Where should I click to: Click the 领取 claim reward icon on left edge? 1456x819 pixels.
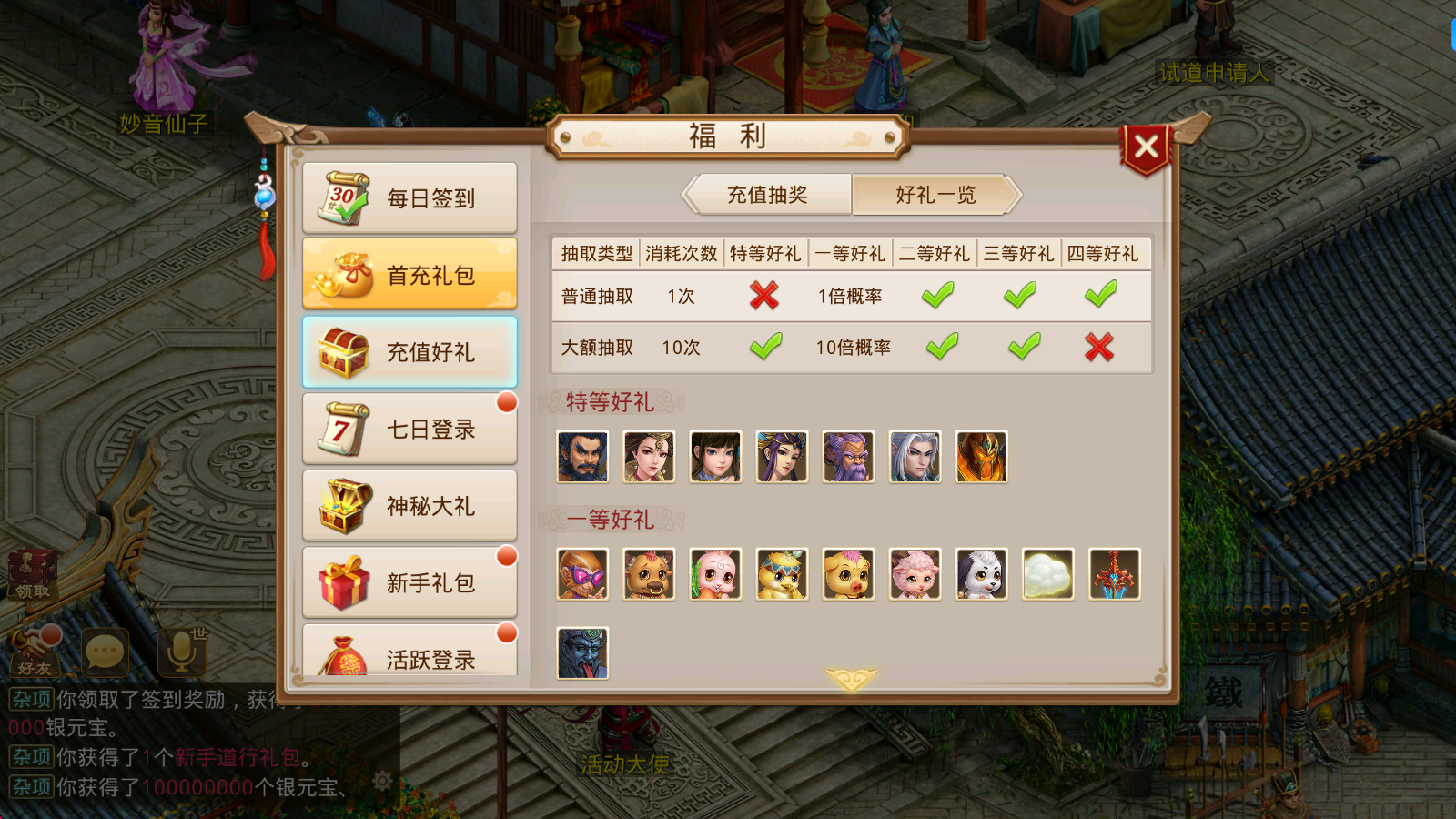(x=35, y=575)
